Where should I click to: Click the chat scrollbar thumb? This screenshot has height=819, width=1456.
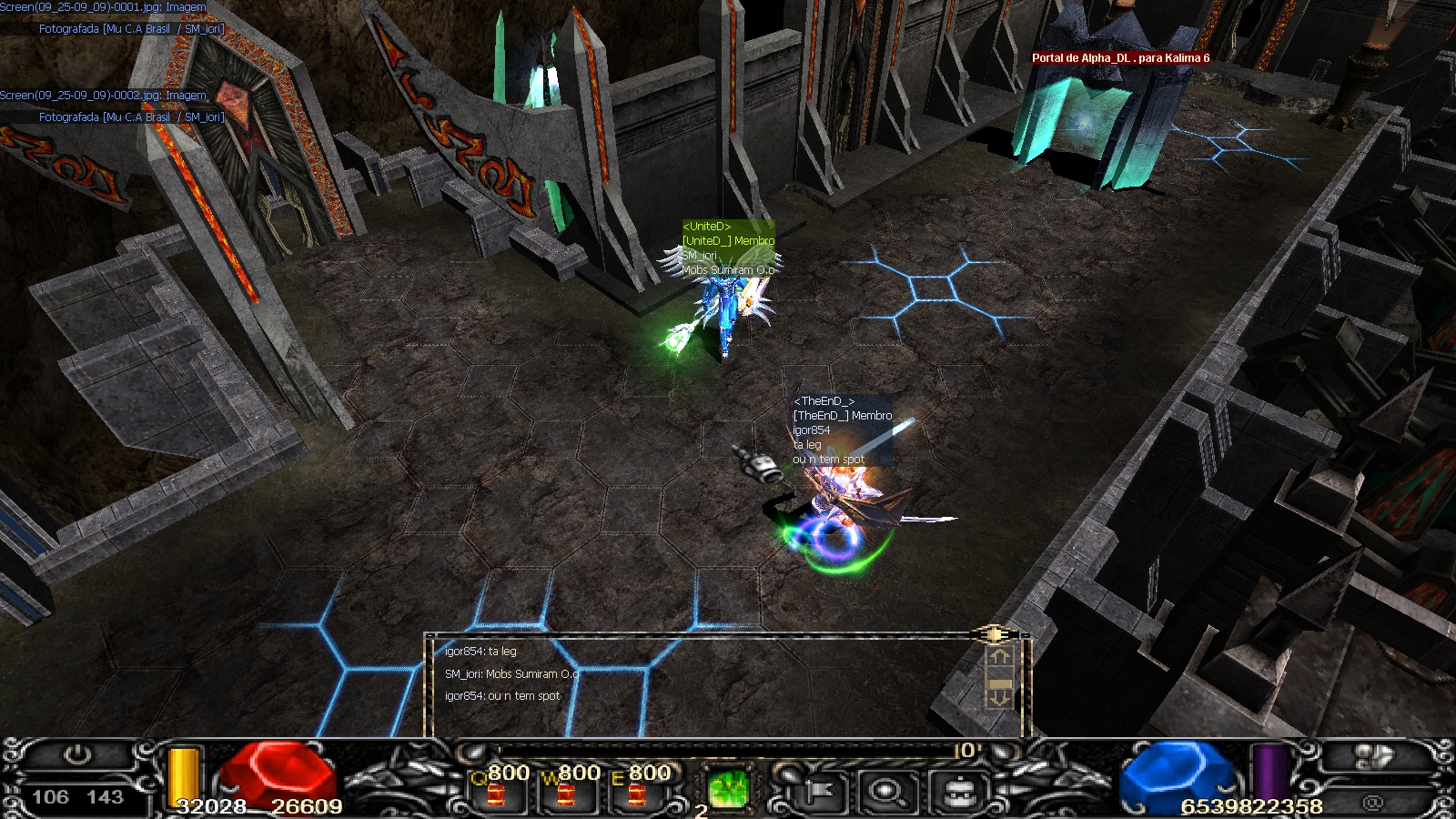(x=999, y=682)
